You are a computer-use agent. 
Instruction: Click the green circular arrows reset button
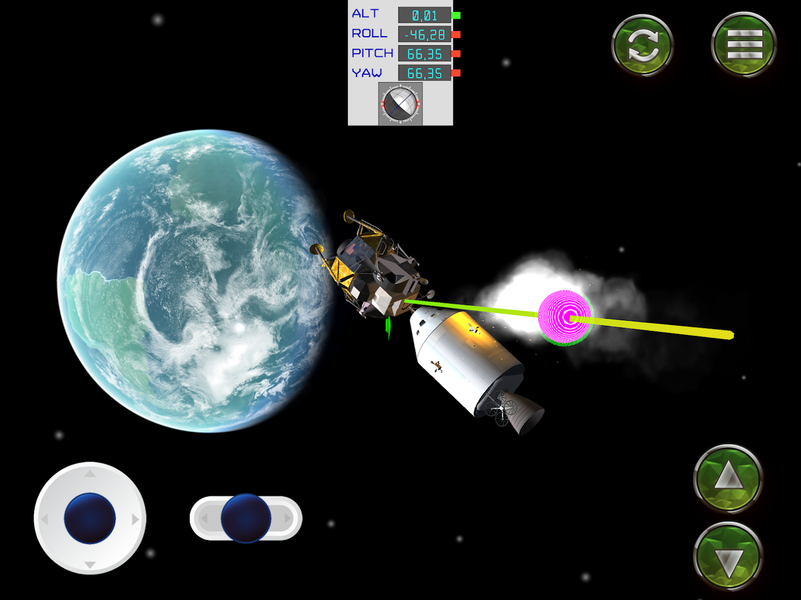point(643,44)
